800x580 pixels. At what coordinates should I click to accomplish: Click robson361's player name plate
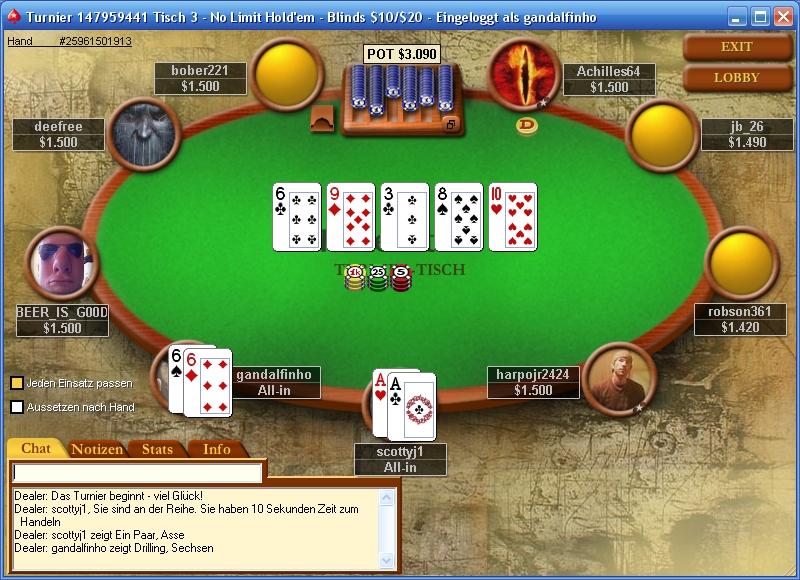(740, 319)
